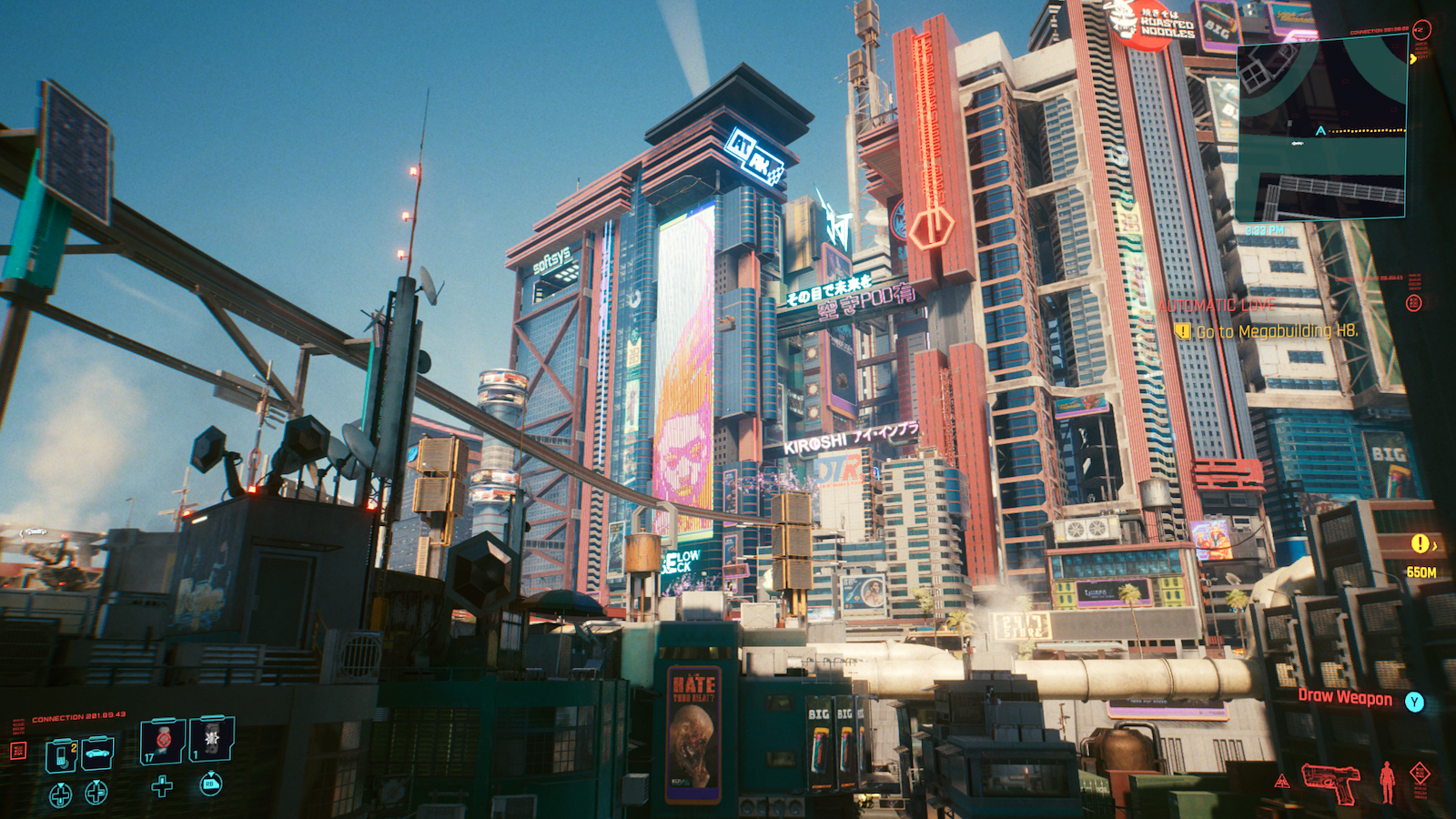
Task: Click the red hazard triangle icon near the pistol
Action: [x=1281, y=782]
